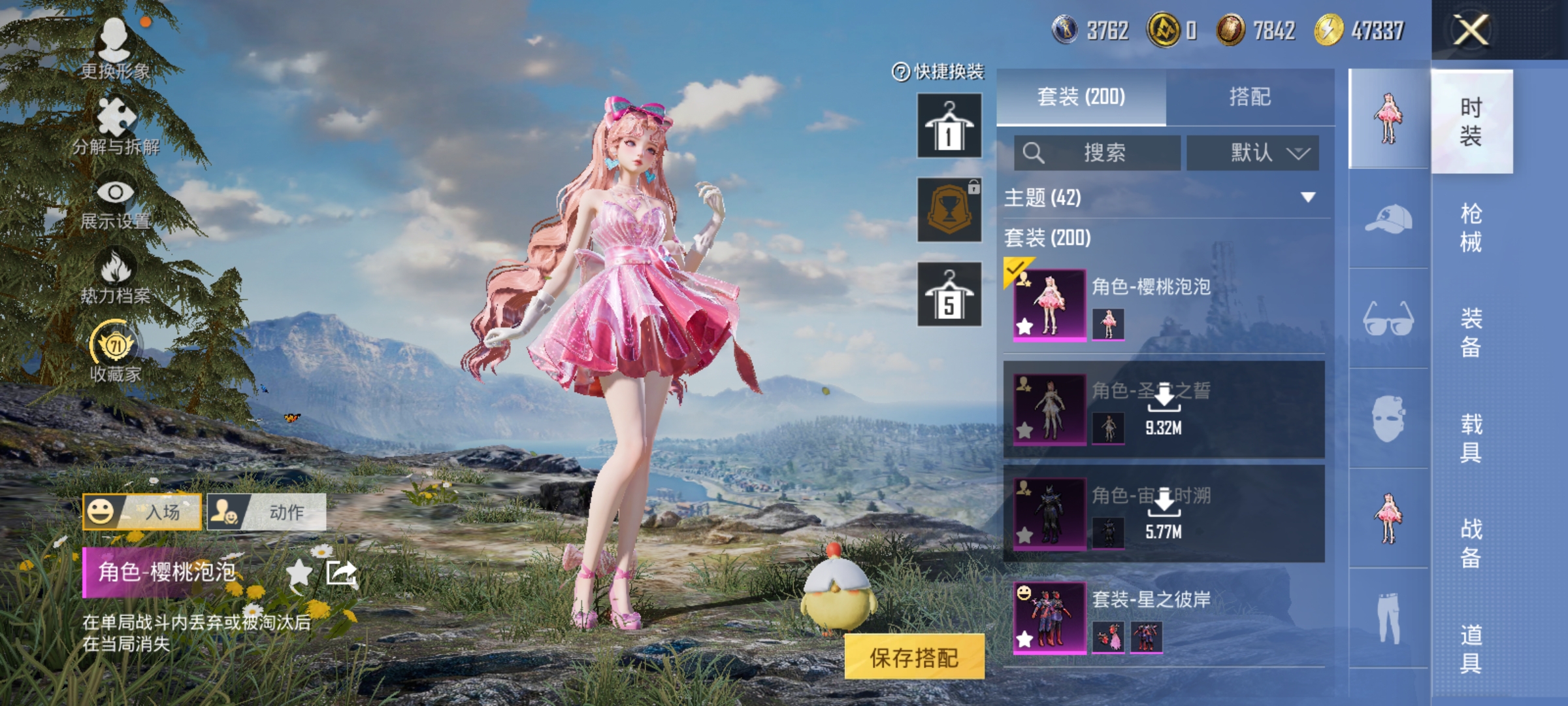Viewport: 1568px width, 706px height.
Task: Open the 更换形象 character change panel
Action: point(118,49)
